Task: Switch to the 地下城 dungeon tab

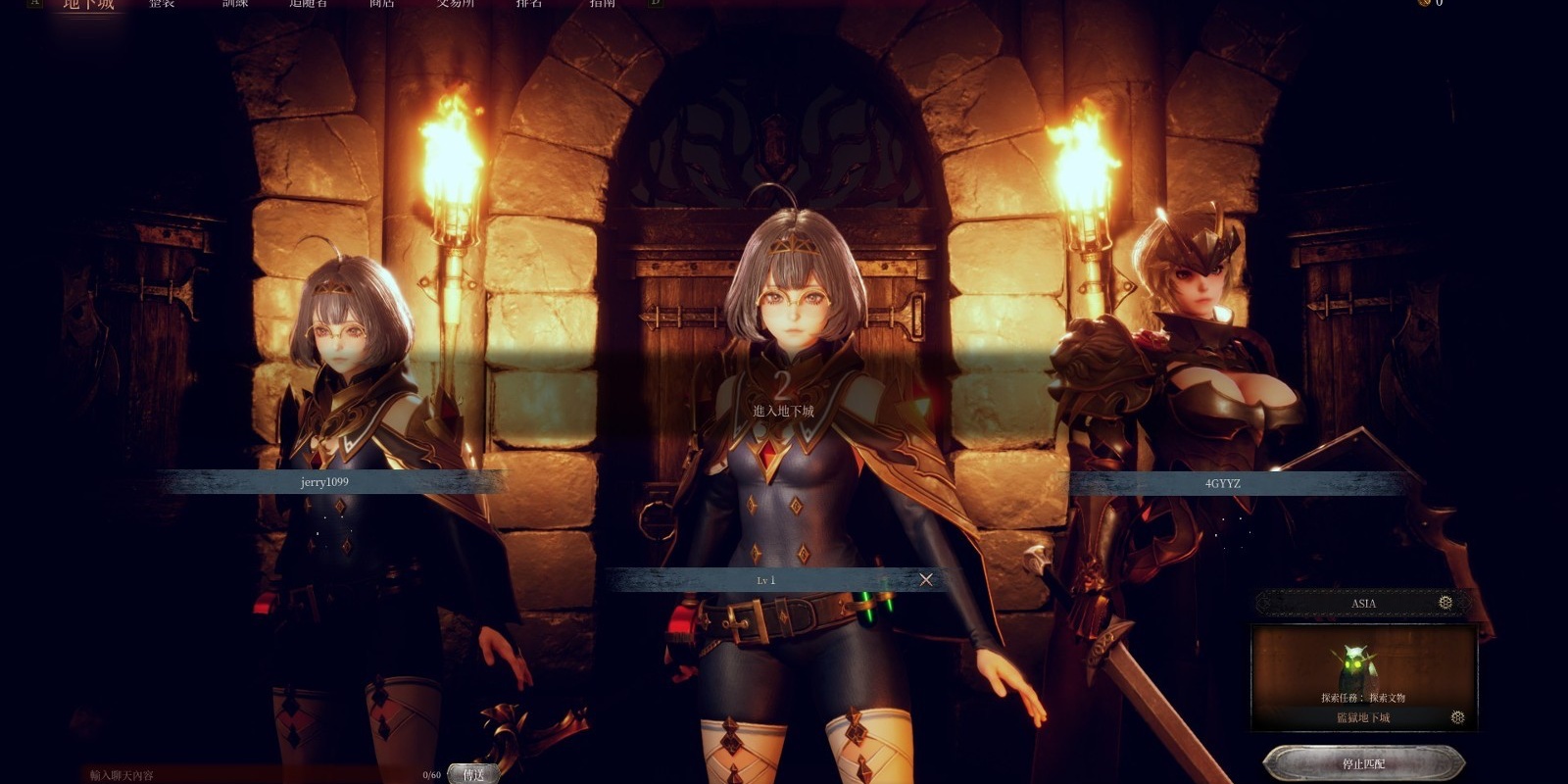Action: point(89,4)
